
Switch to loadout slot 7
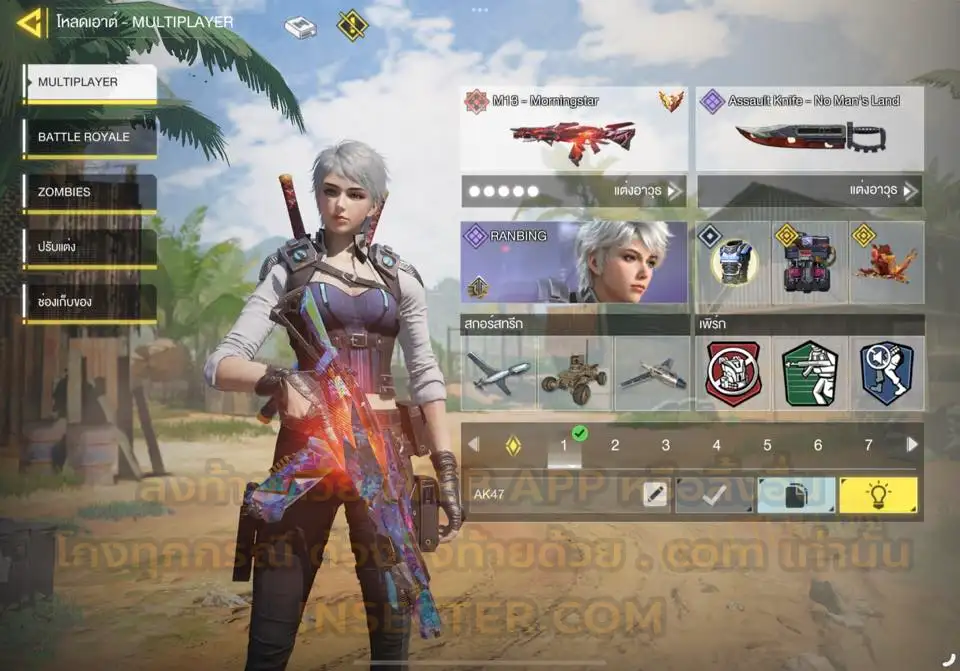pyautogui.click(x=868, y=446)
